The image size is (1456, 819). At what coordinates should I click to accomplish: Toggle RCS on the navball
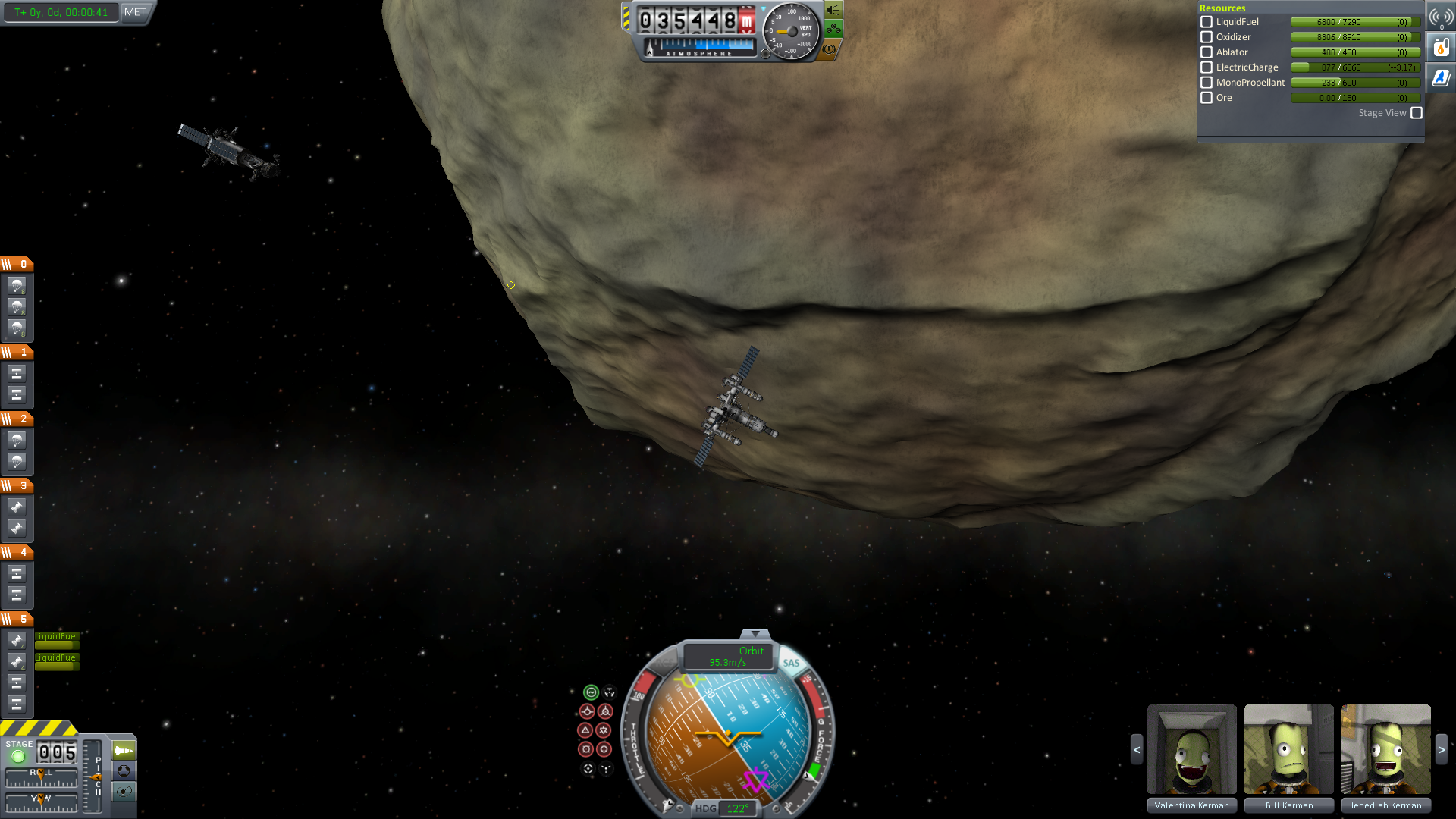pyautogui.click(x=664, y=663)
